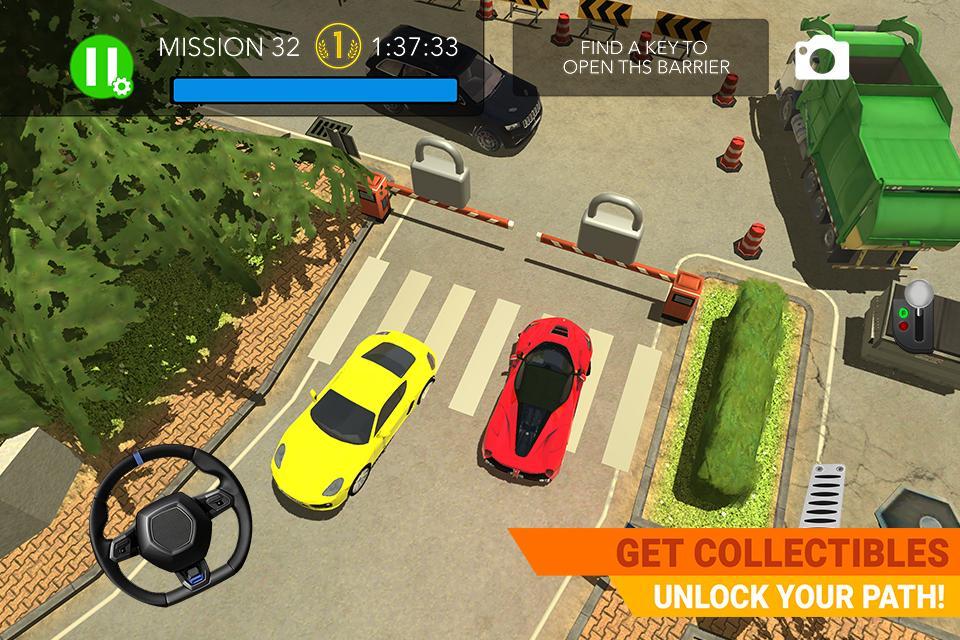Step on the accelerator pedal
This screenshot has width=960, height=640.
[x=827, y=495]
